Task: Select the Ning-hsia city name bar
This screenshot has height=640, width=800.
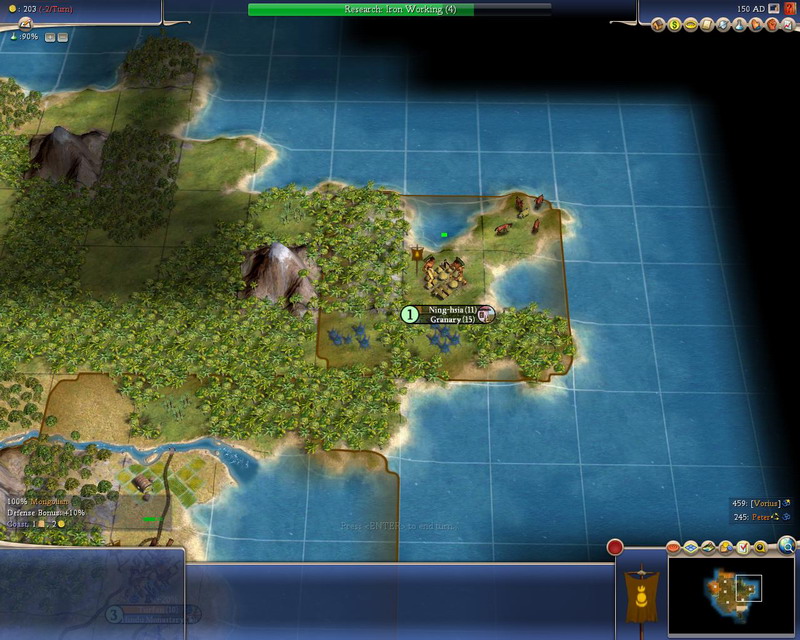Action: pos(454,311)
